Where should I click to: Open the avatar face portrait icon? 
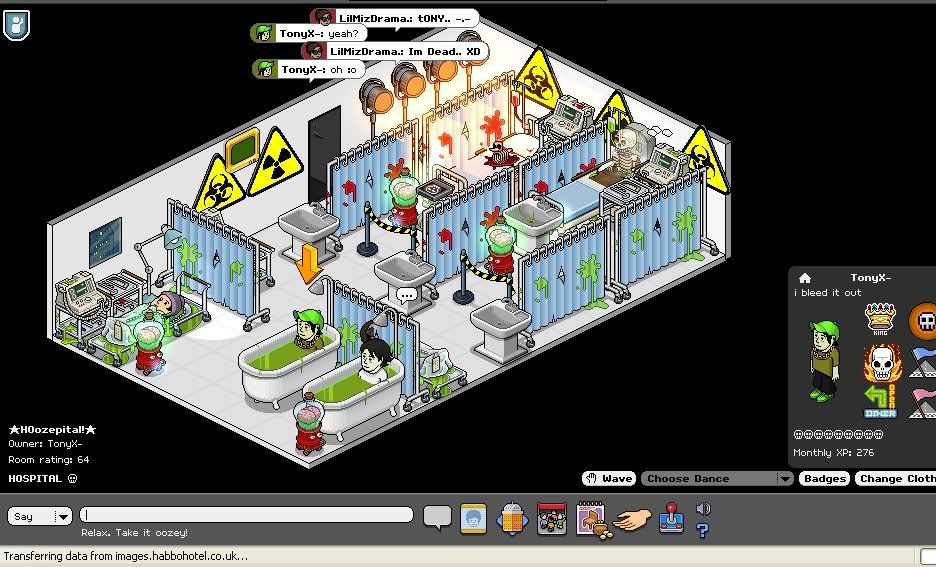coord(472,517)
